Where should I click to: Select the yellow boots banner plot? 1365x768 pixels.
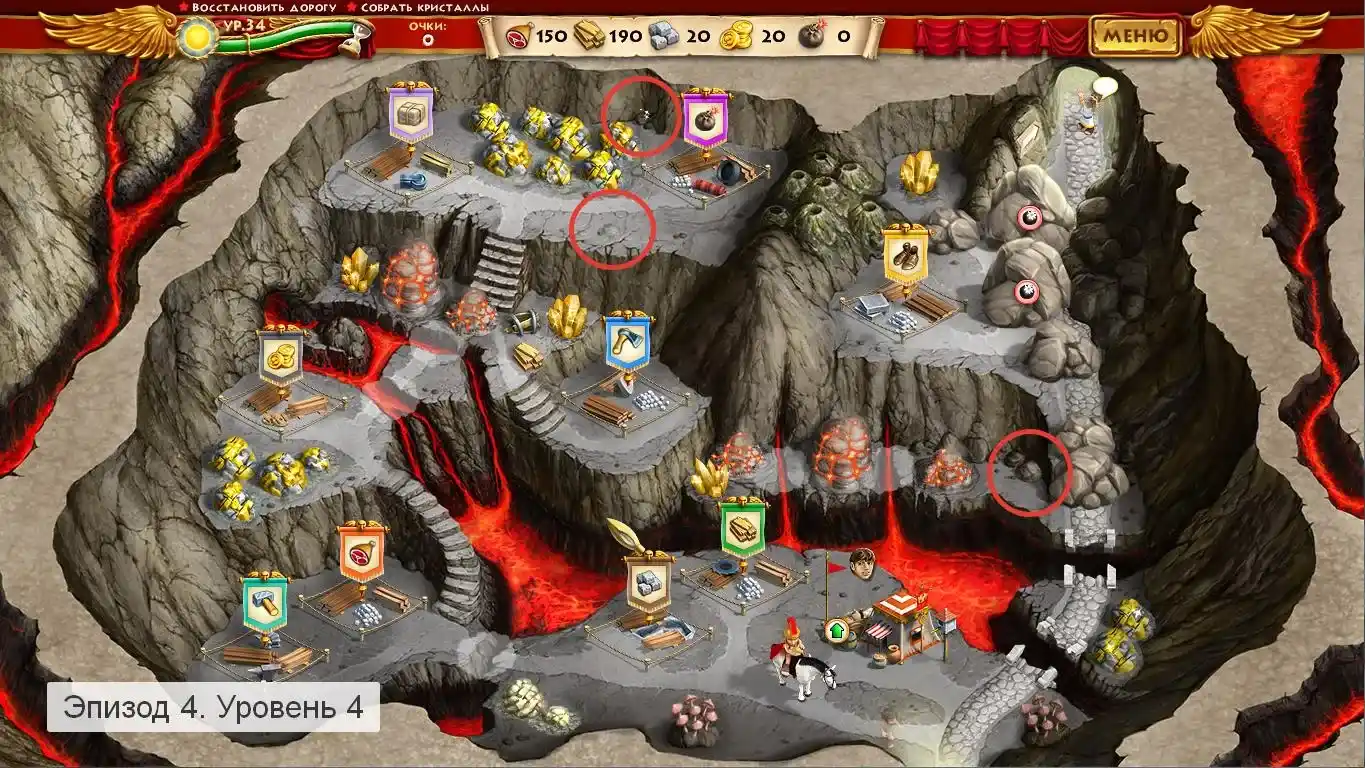906,254
